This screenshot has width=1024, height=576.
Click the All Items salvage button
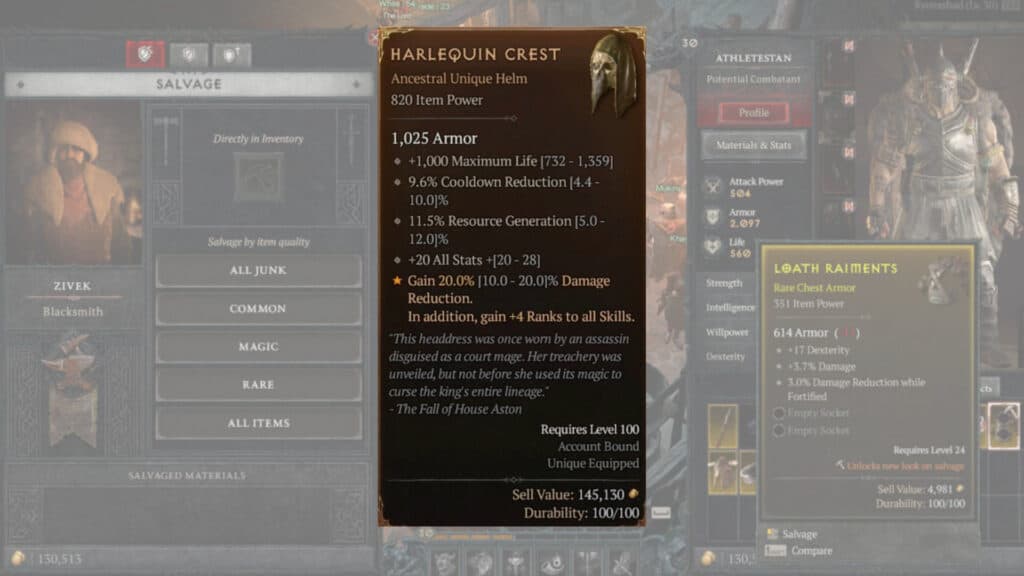point(258,422)
